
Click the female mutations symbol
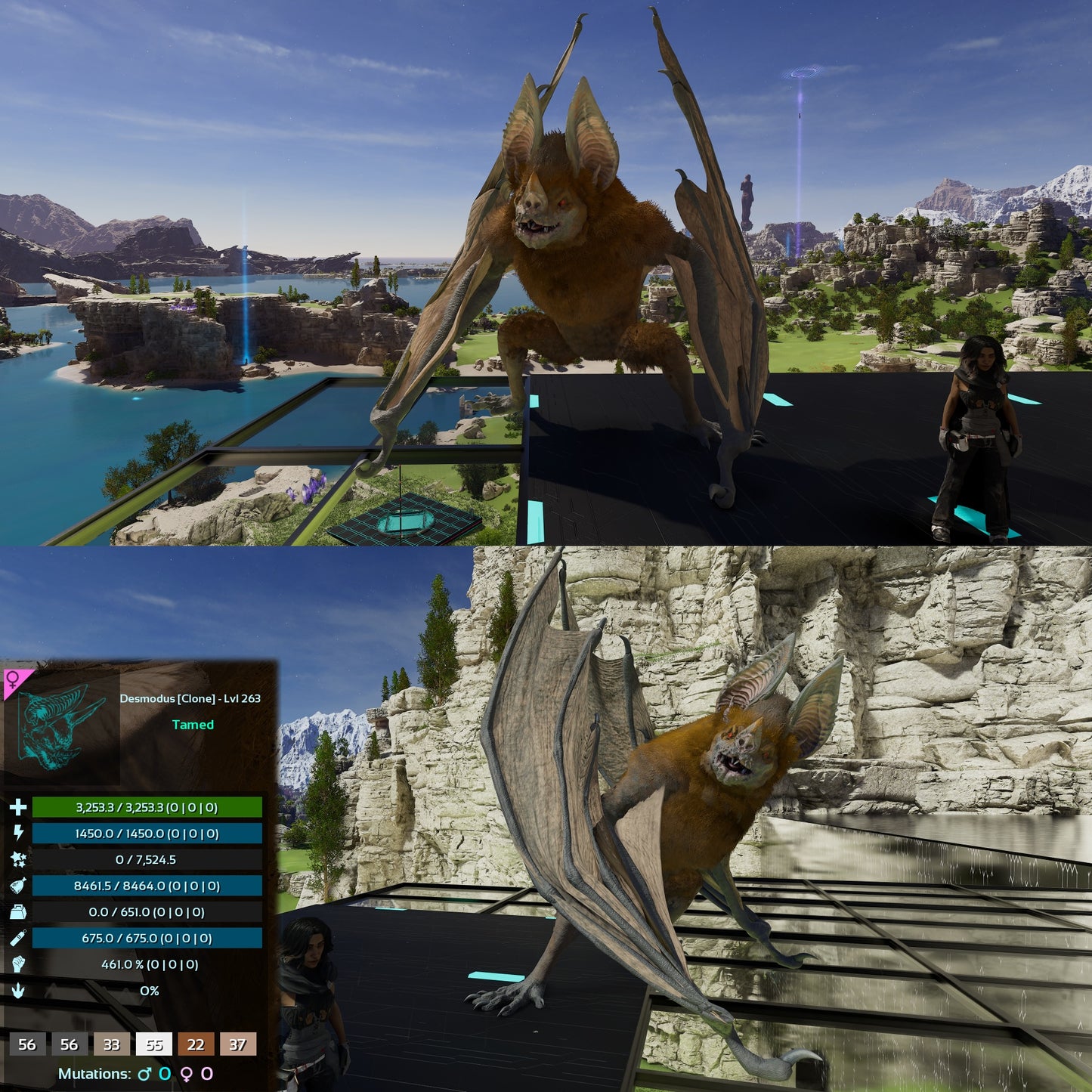187,1072
